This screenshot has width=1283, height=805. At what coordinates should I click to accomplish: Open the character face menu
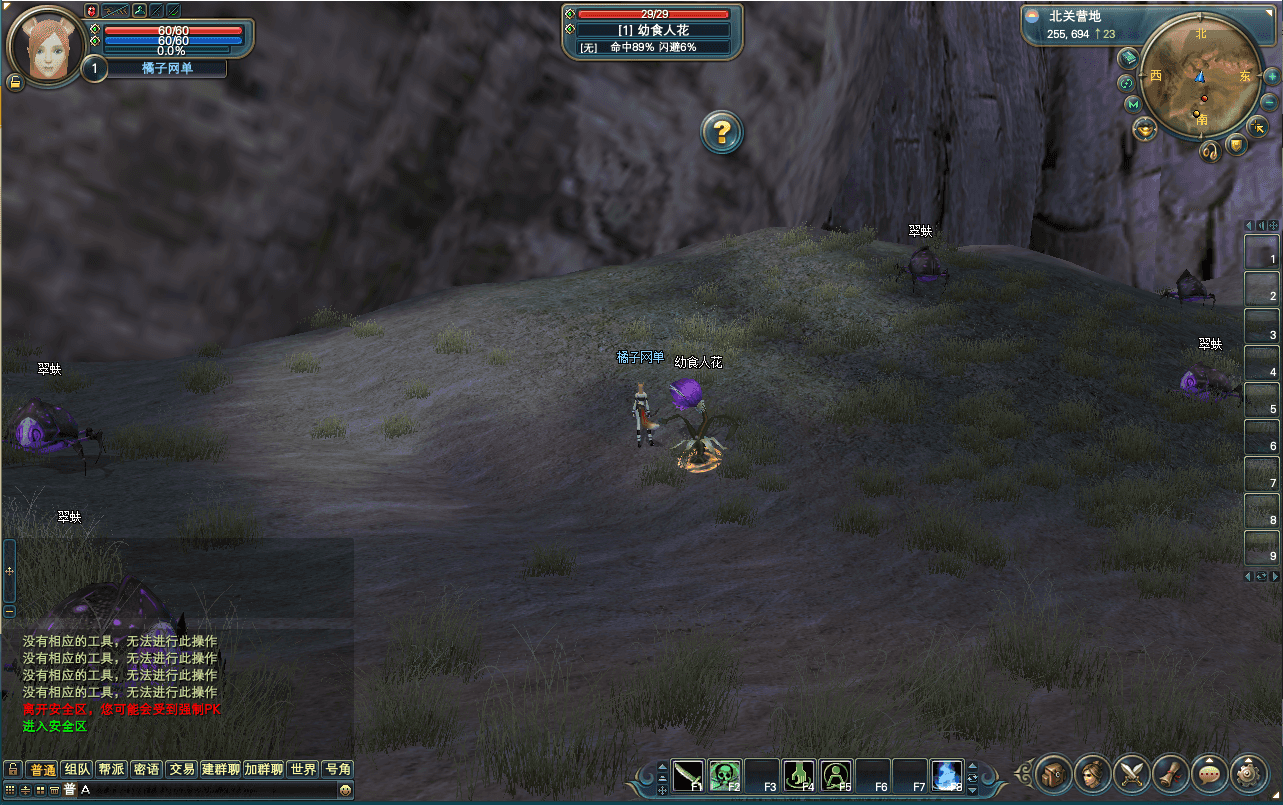click(x=1093, y=773)
